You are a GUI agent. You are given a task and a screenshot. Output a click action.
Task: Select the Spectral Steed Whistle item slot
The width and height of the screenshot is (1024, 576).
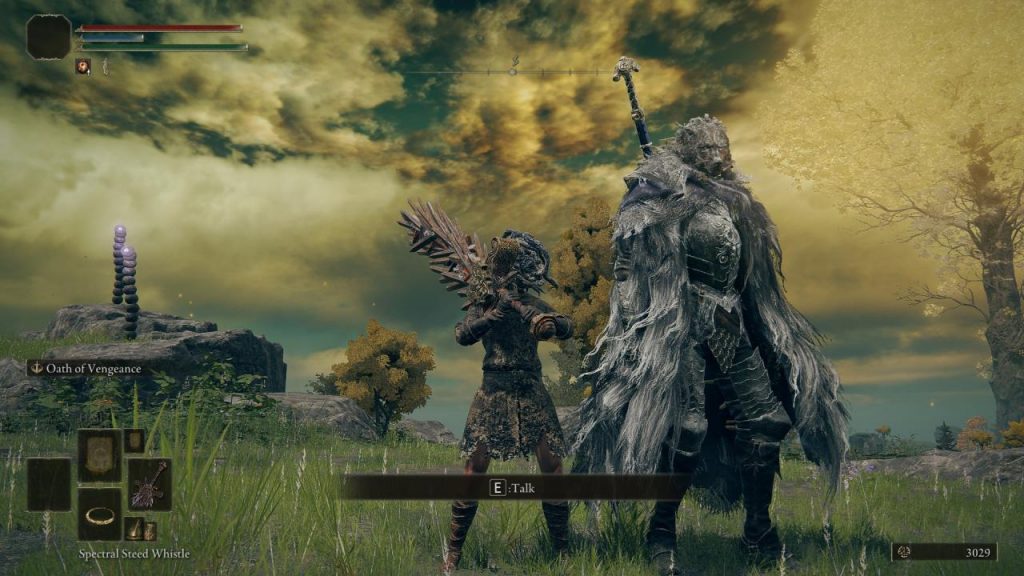pos(99,514)
